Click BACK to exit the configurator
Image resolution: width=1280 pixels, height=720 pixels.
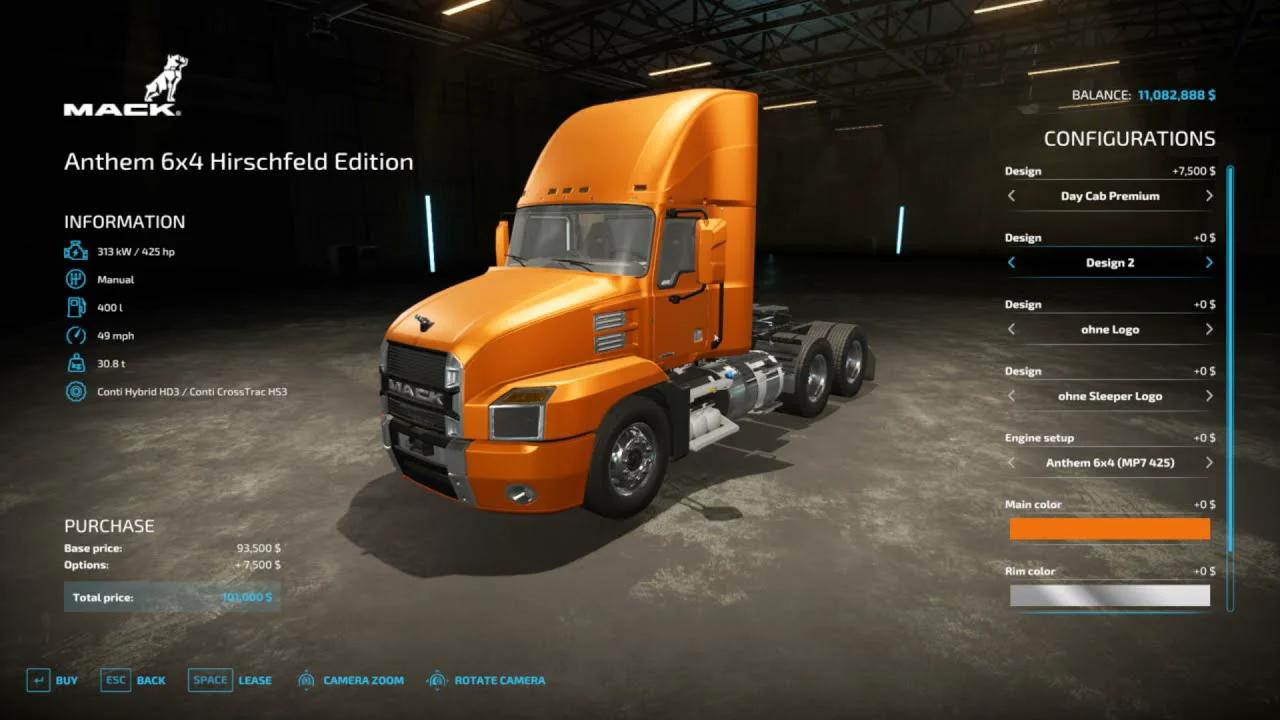pyautogui.click(x=150, y=679)
